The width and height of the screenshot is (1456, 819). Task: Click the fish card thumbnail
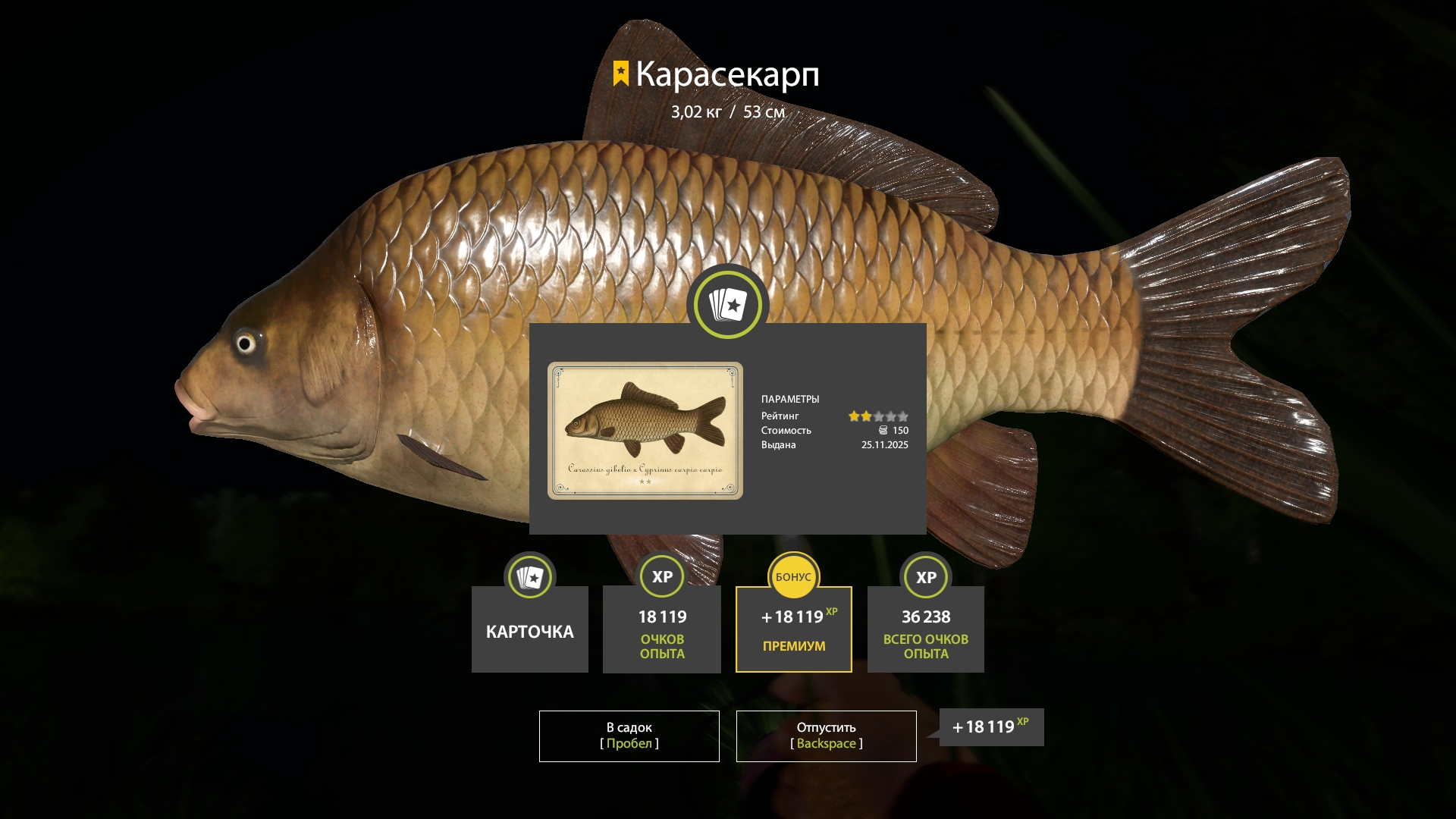pos(645,428)
